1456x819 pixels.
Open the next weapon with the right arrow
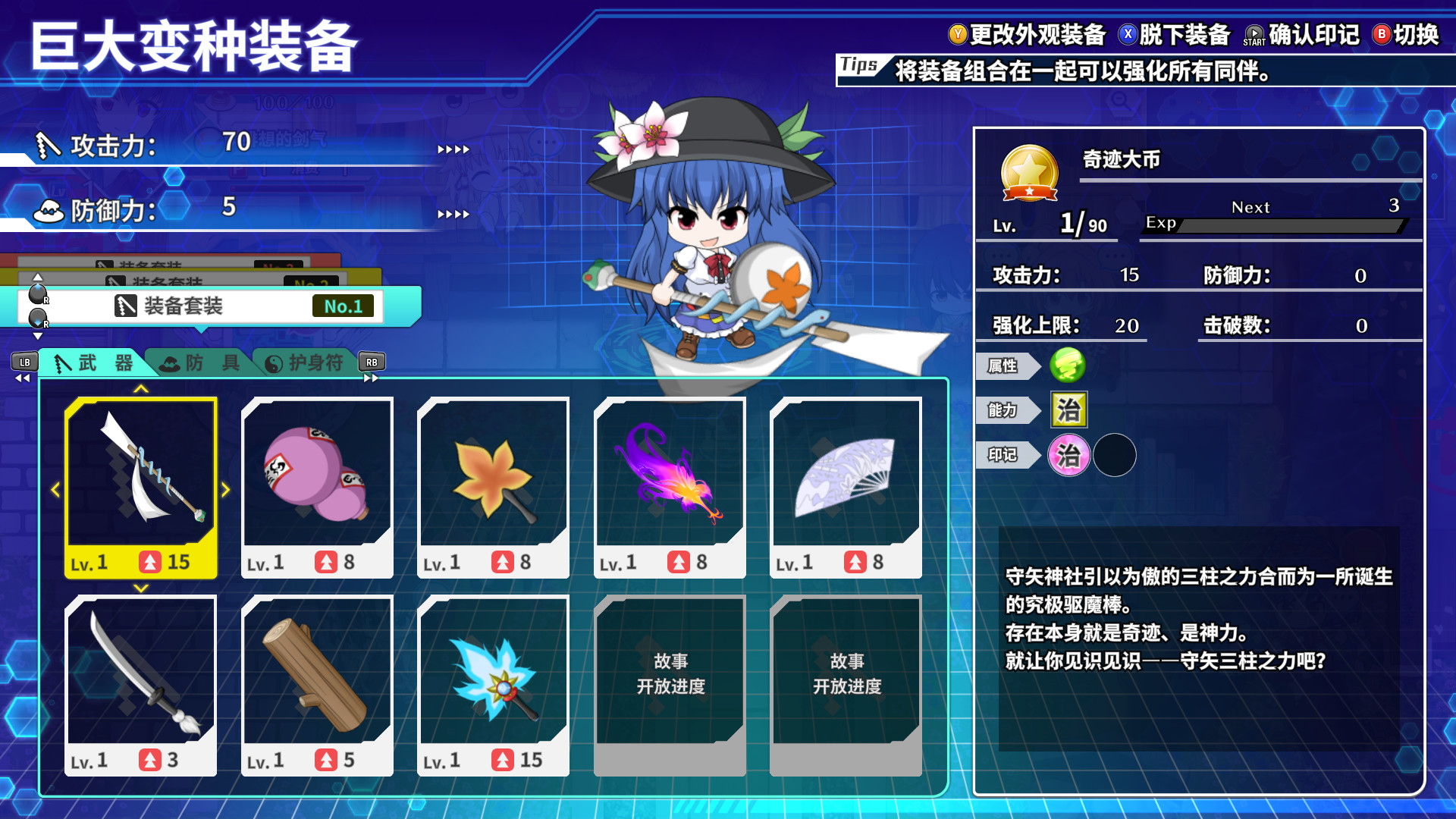[x=225, y=489]
